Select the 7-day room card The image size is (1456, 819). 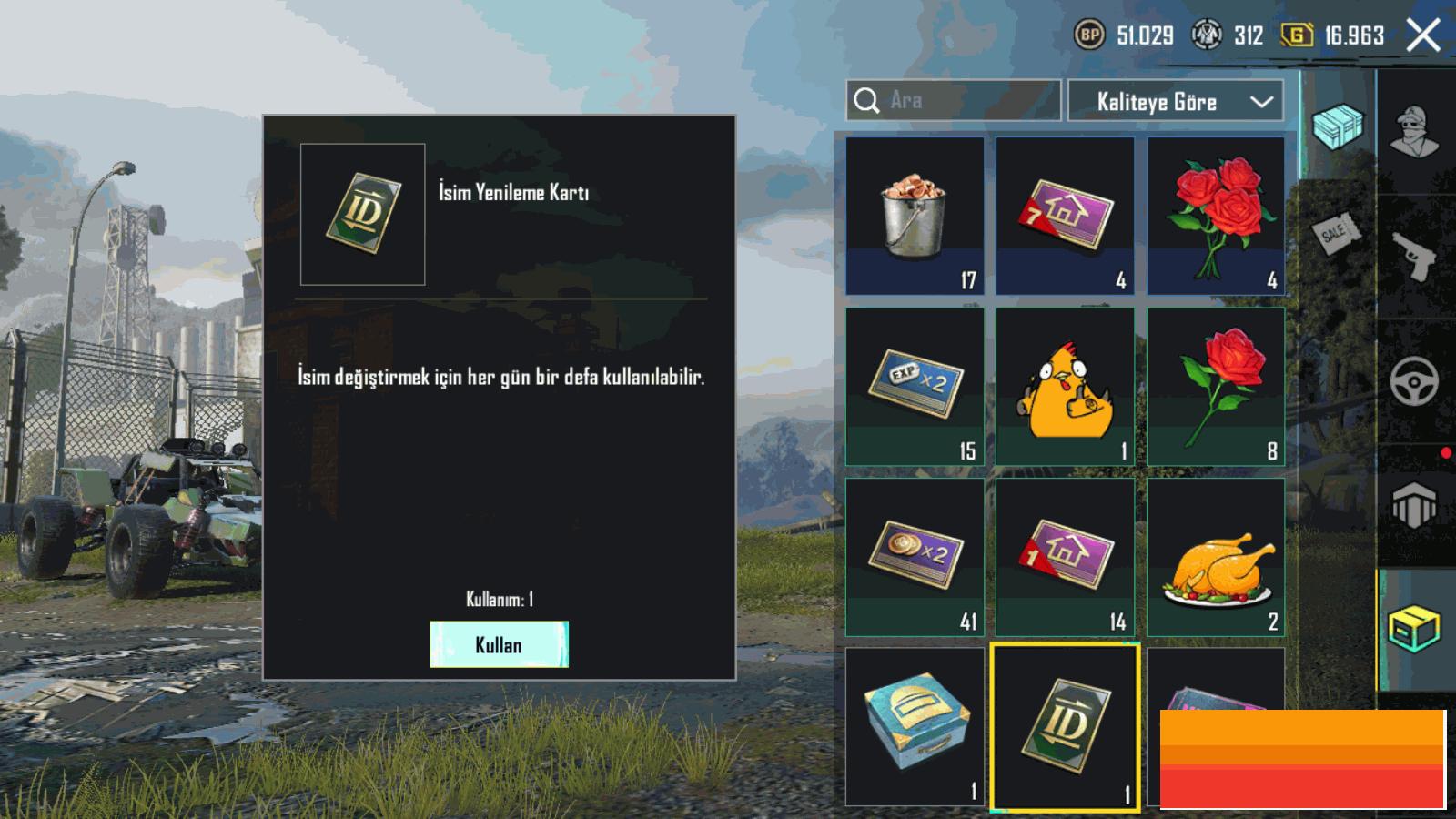1065,216
